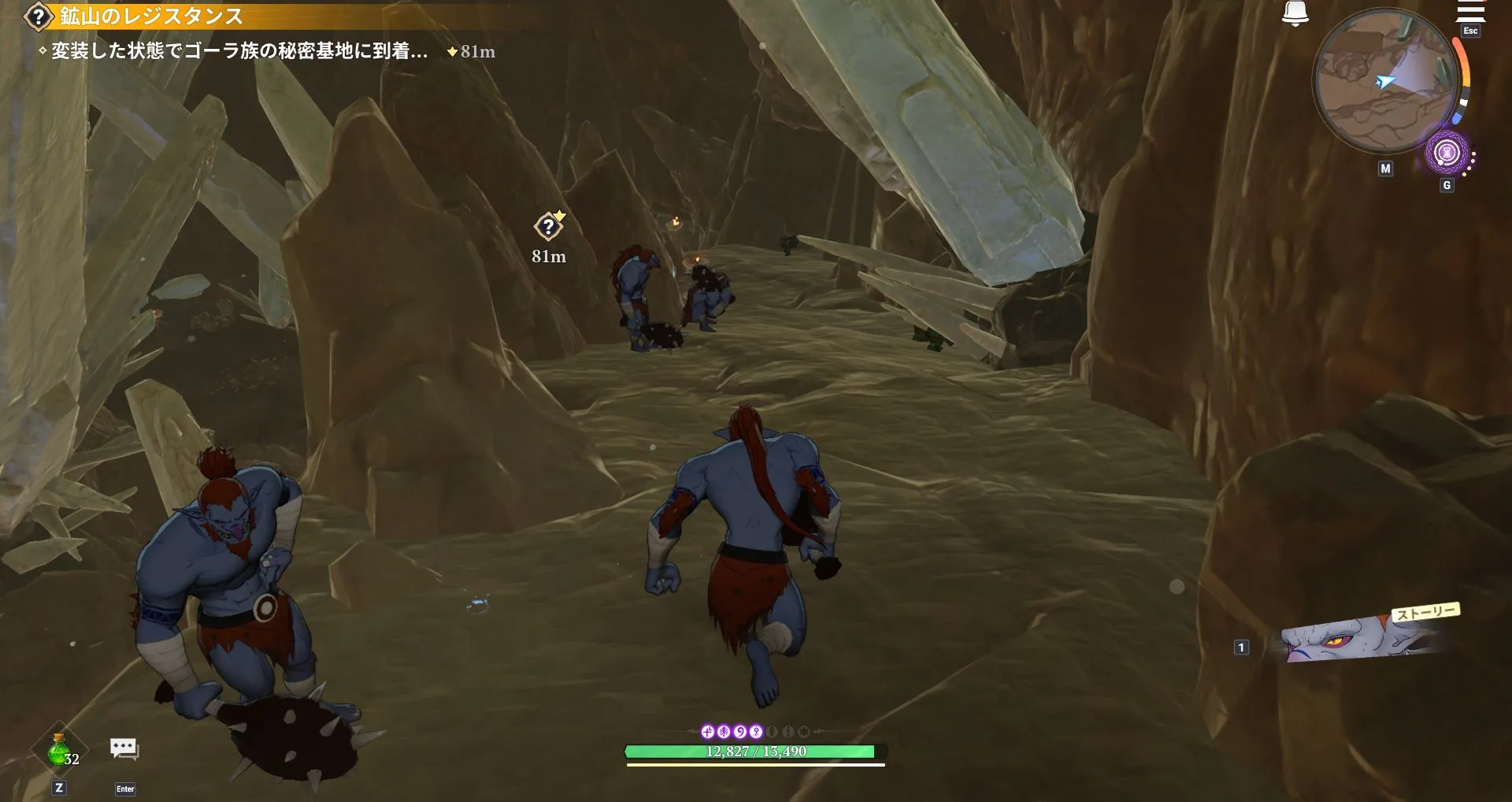The image size is (1512, 802).
Task: Open the hamburger menu in the top-right corner
Action: click(1472, 11)
